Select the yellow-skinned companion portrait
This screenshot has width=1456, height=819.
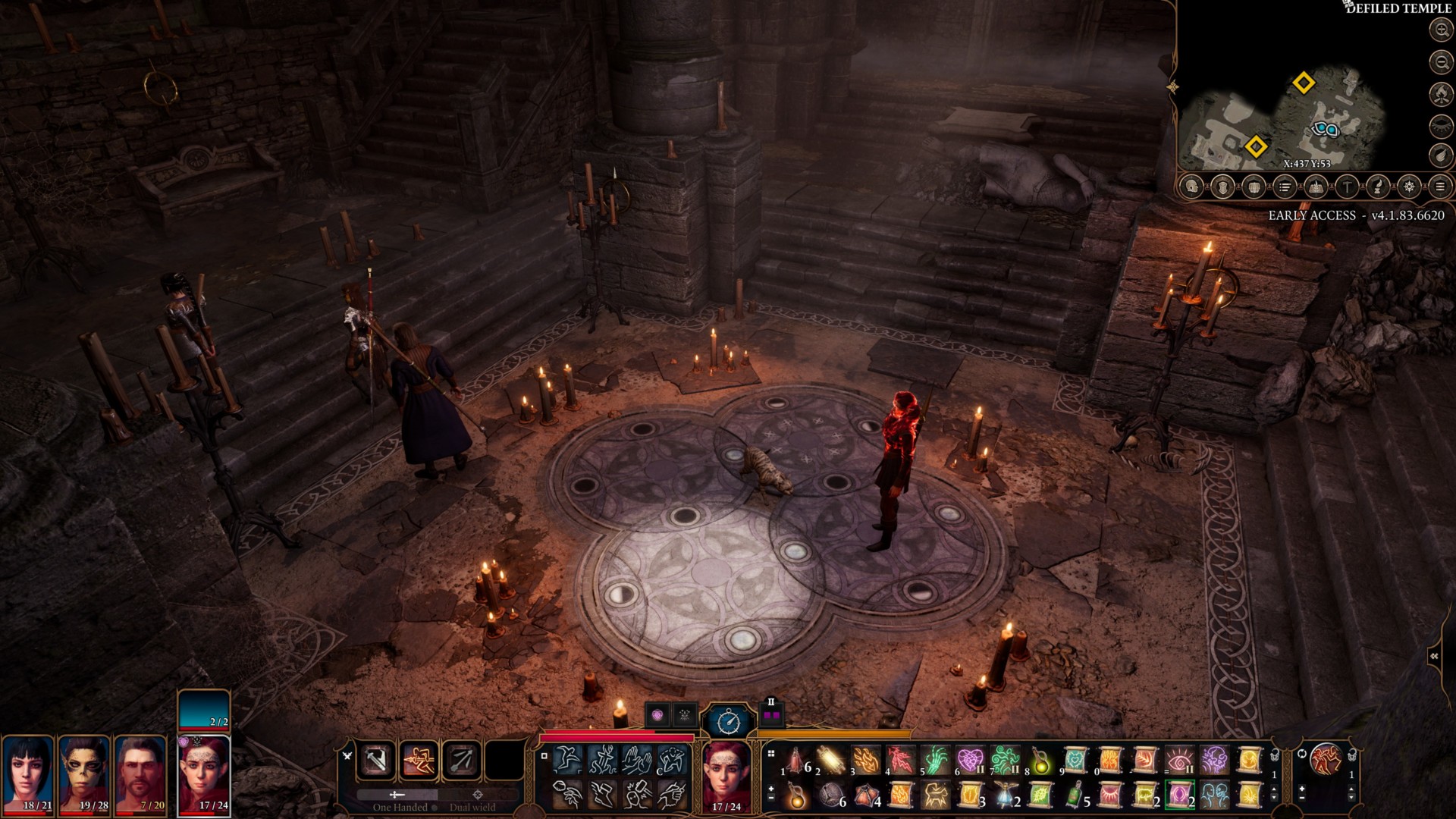pos(85,773)
